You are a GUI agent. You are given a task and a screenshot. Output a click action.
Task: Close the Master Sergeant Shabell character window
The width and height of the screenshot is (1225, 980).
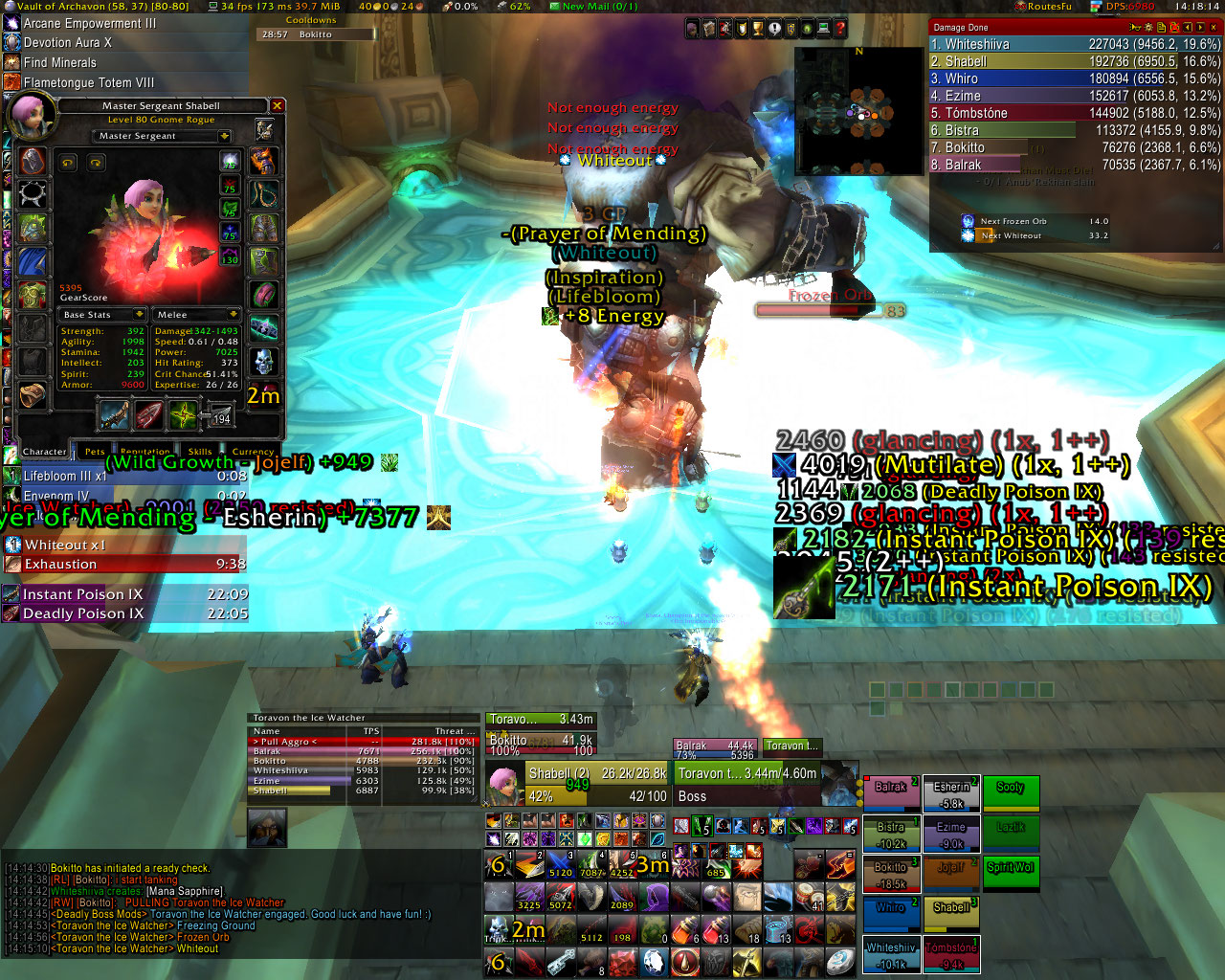click(277, 105)
